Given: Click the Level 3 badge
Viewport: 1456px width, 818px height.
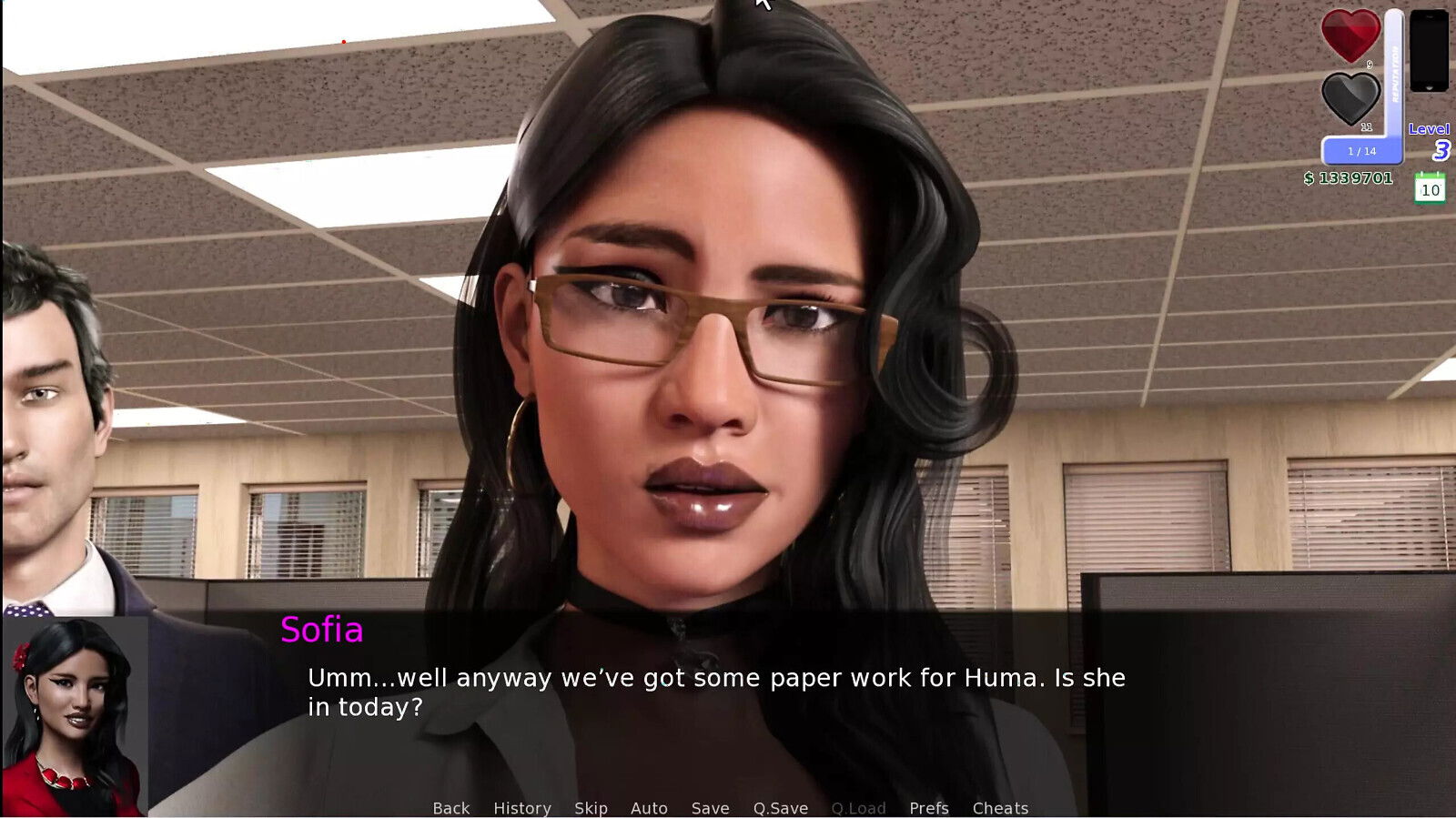Looking at the screenshot, I should [1431, 141].
